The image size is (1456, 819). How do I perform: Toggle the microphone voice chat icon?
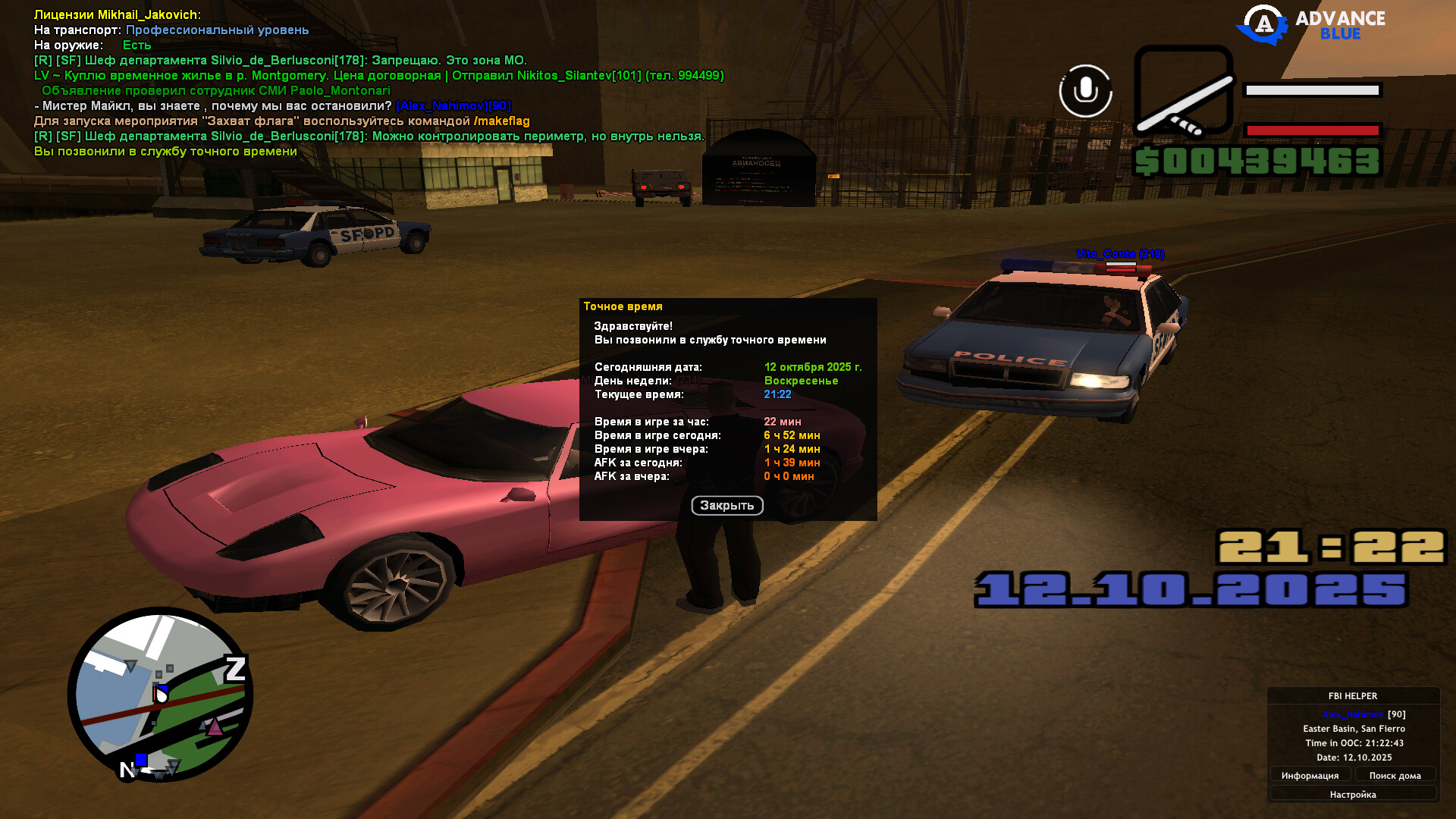click(x=1085, y=91)
